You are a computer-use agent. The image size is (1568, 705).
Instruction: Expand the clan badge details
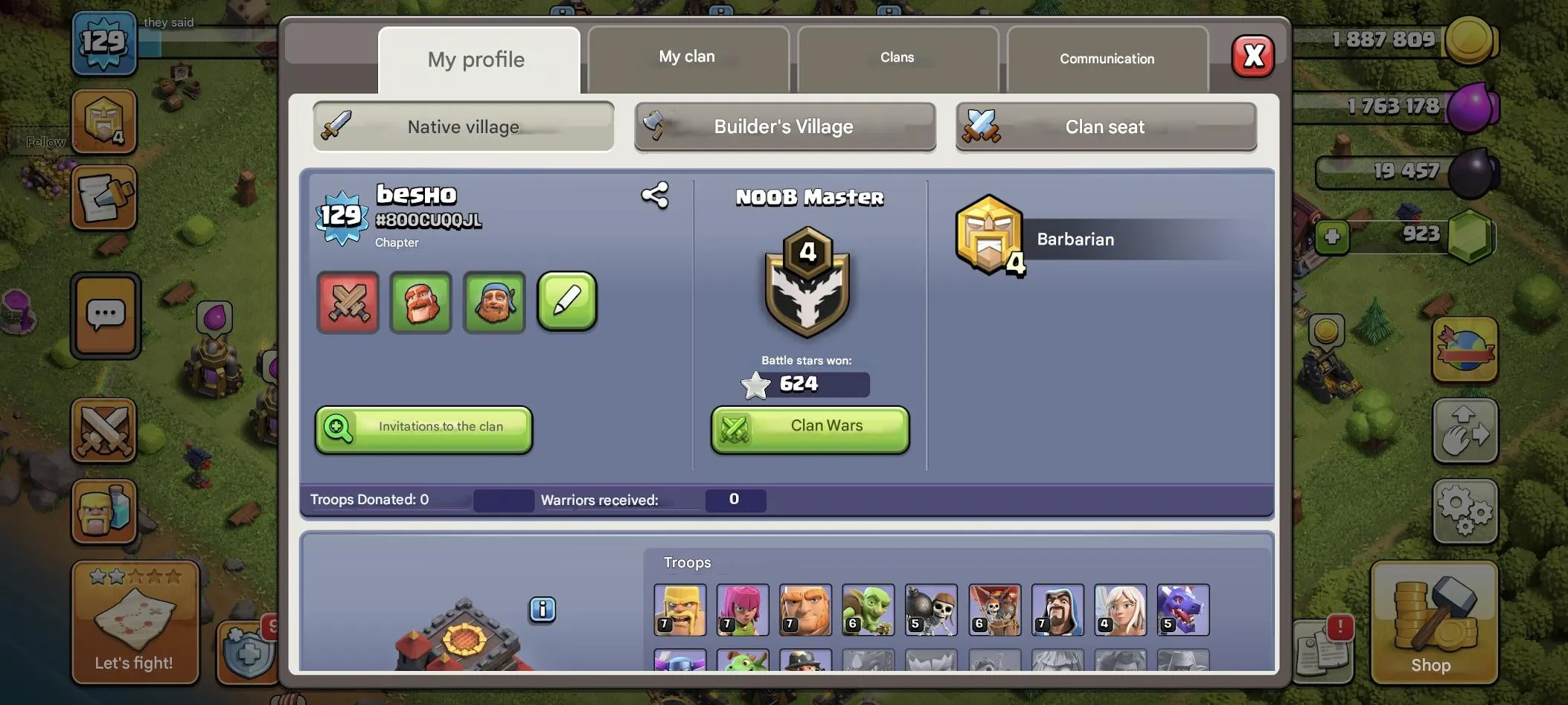click(x=809, y=283)
